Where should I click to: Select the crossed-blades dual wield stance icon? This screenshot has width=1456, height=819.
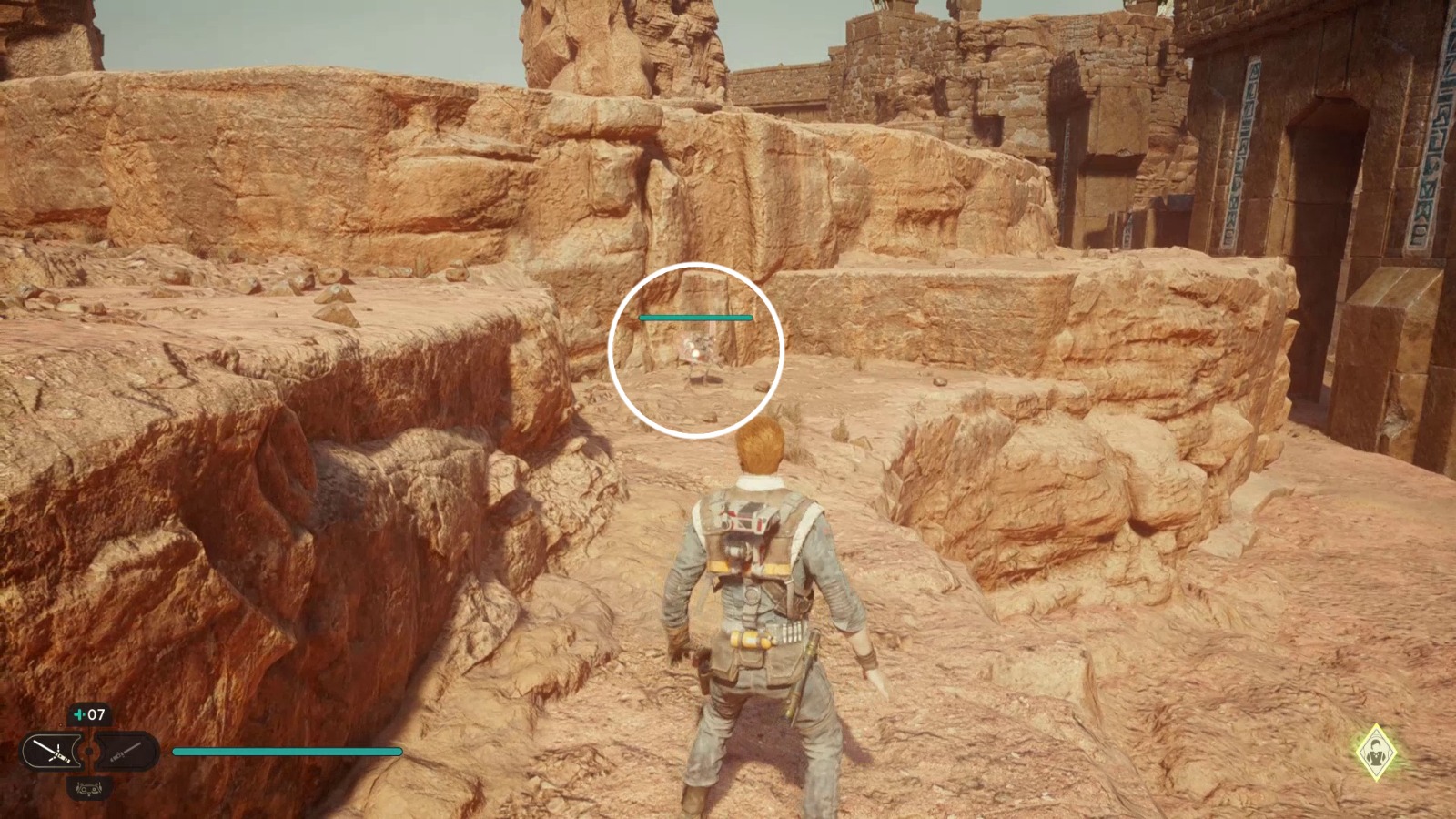[51, 752]
